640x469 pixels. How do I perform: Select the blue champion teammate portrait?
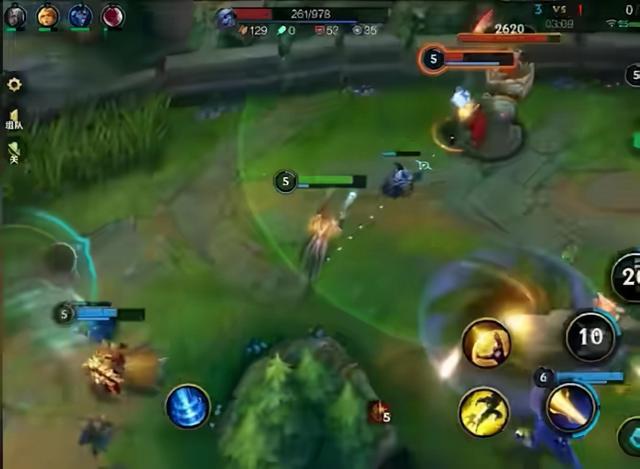coord(80,16)
